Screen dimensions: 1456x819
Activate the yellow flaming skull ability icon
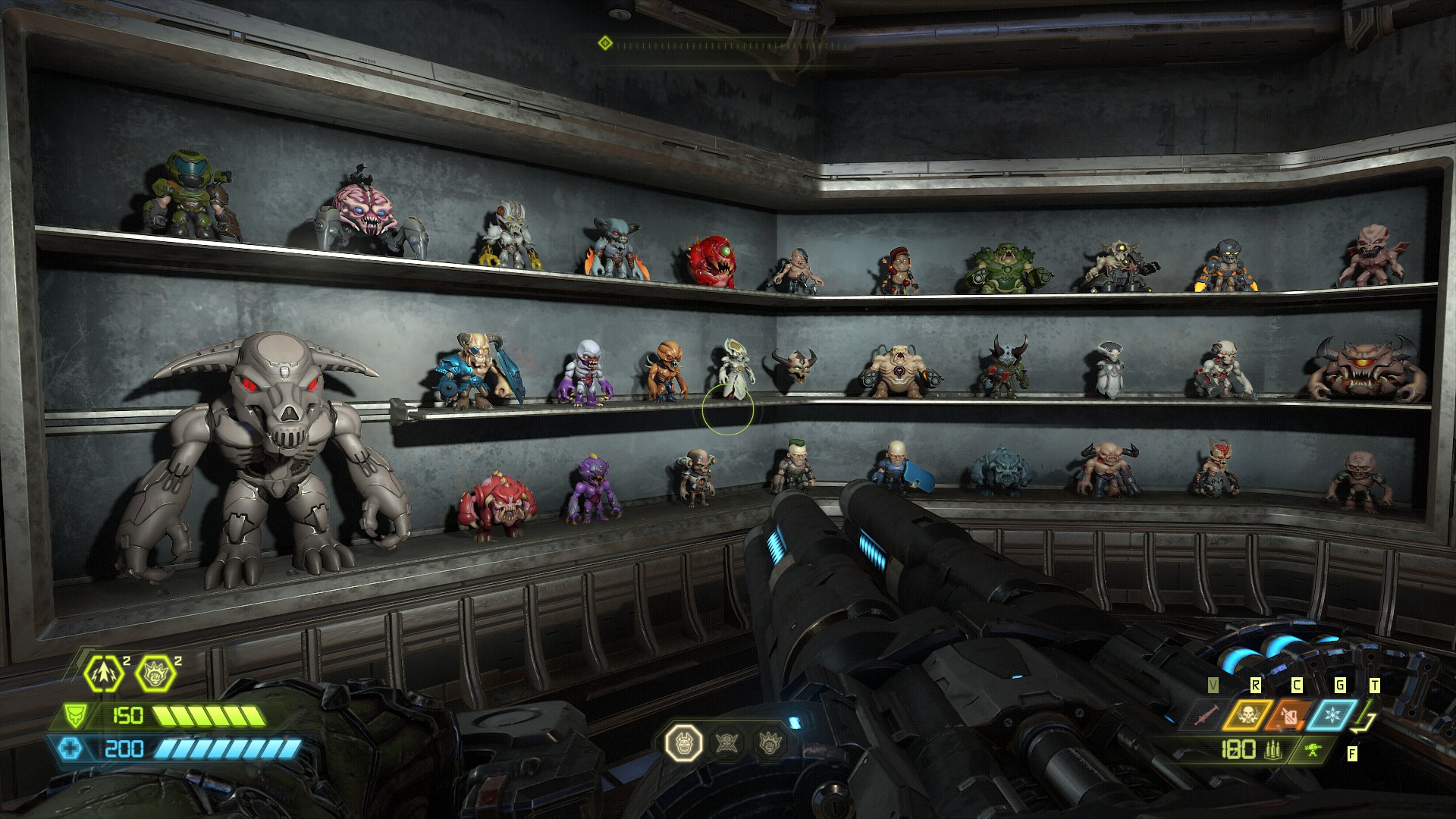point(1246,715)
